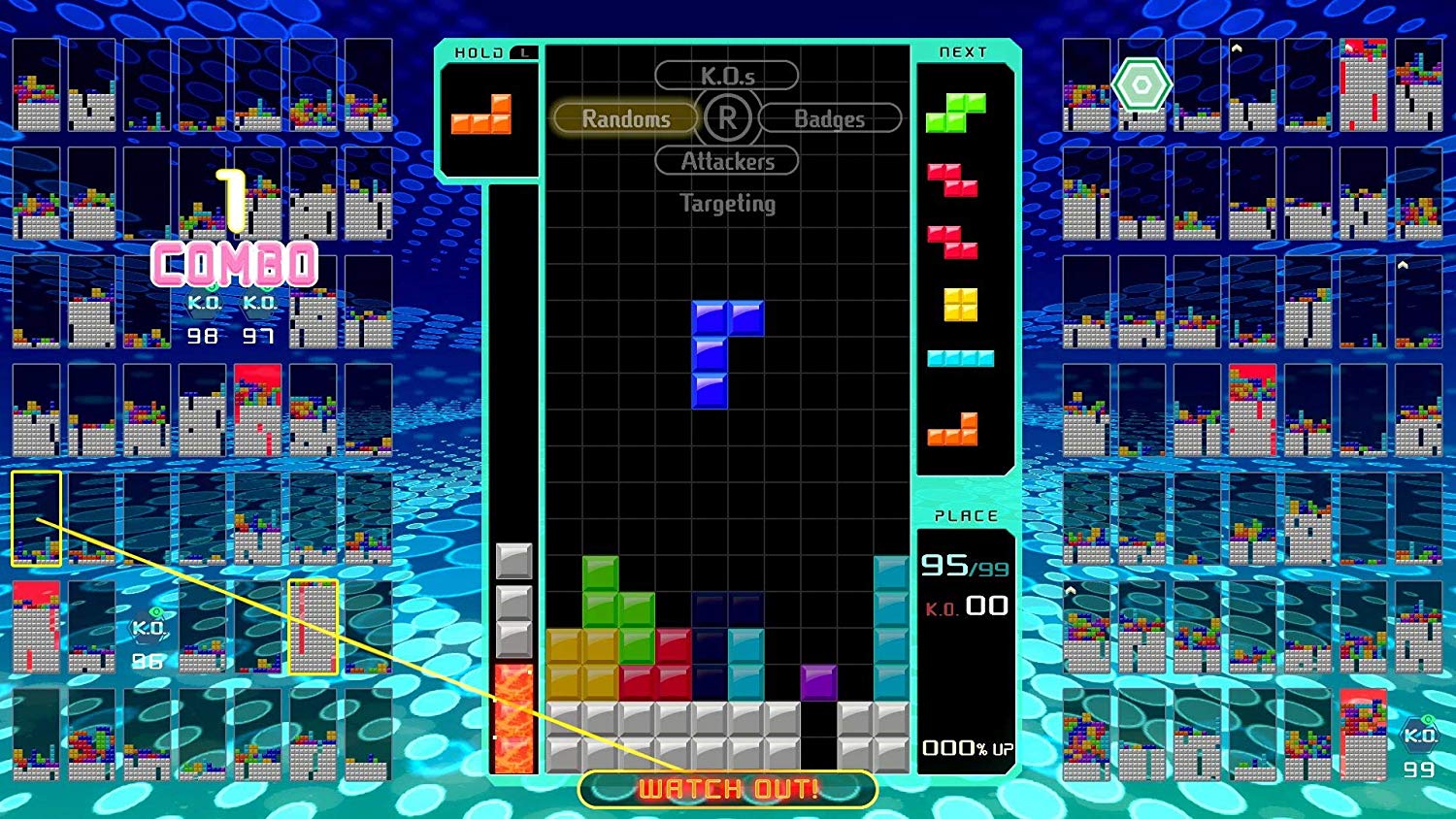This screenshot has height=819, width=1456.
Task: Click the R button in the targeting wheel
Action: [x=727, y=118]
